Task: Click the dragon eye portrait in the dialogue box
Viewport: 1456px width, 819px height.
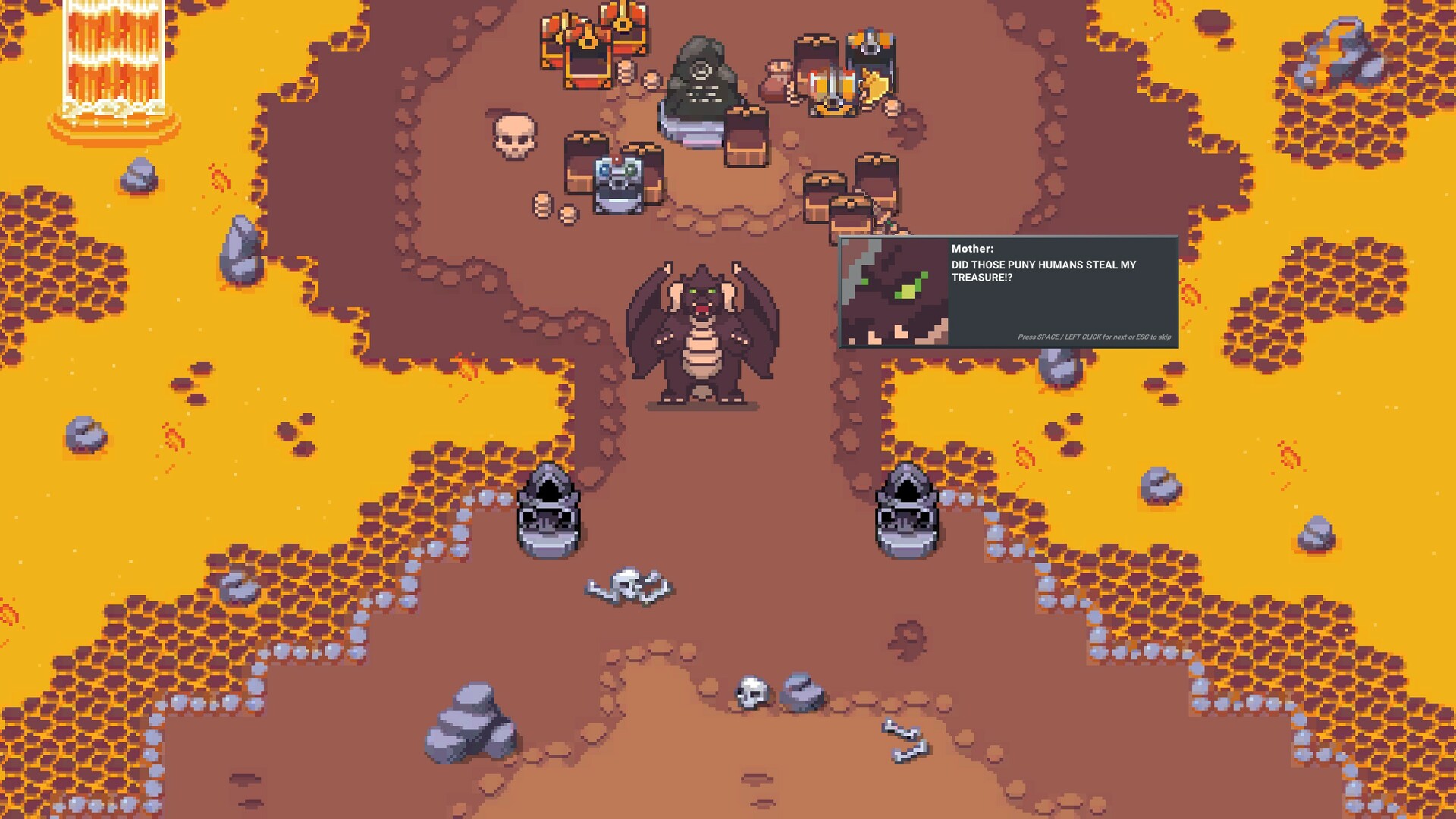Action: point(895,292)
